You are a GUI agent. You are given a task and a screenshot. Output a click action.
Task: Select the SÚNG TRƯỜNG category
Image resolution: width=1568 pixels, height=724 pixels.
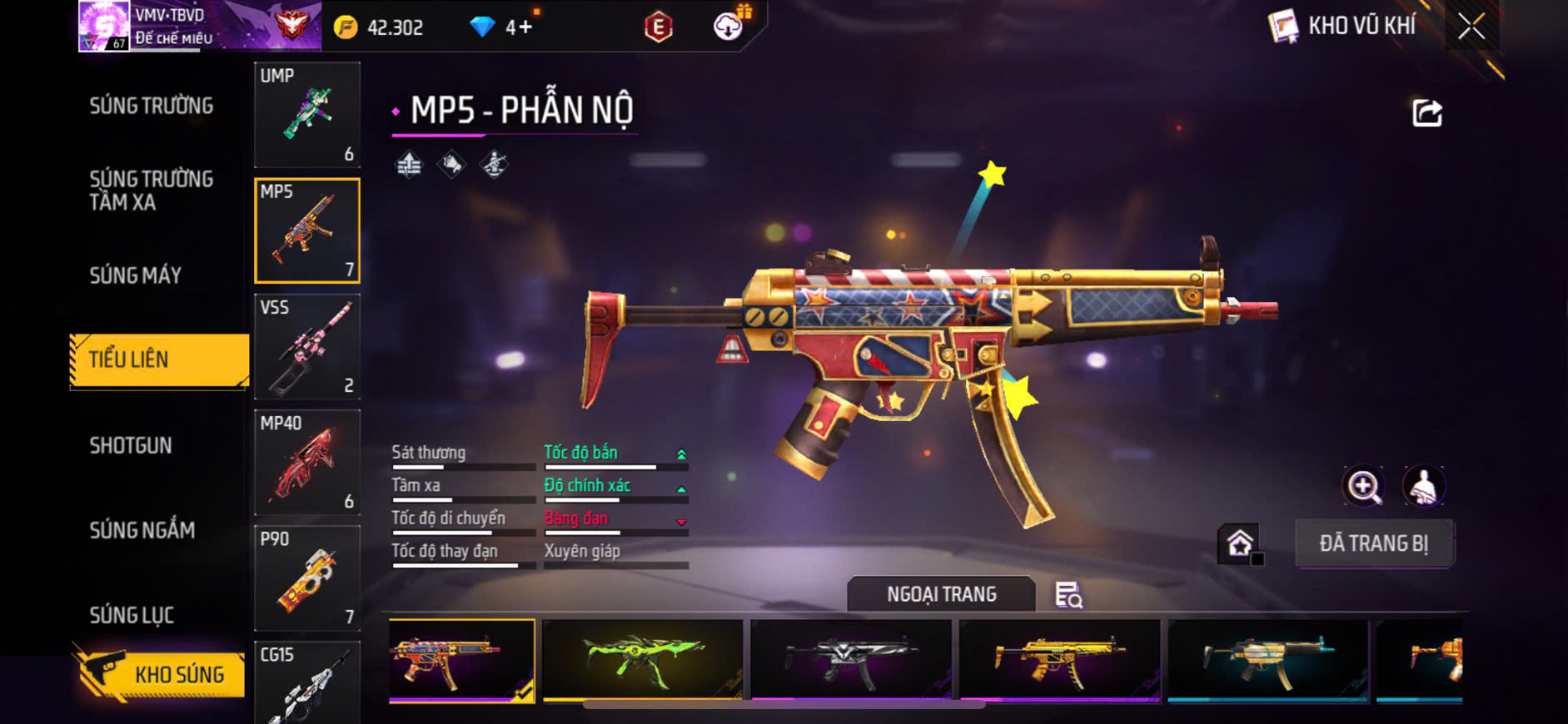coord(152,106)
